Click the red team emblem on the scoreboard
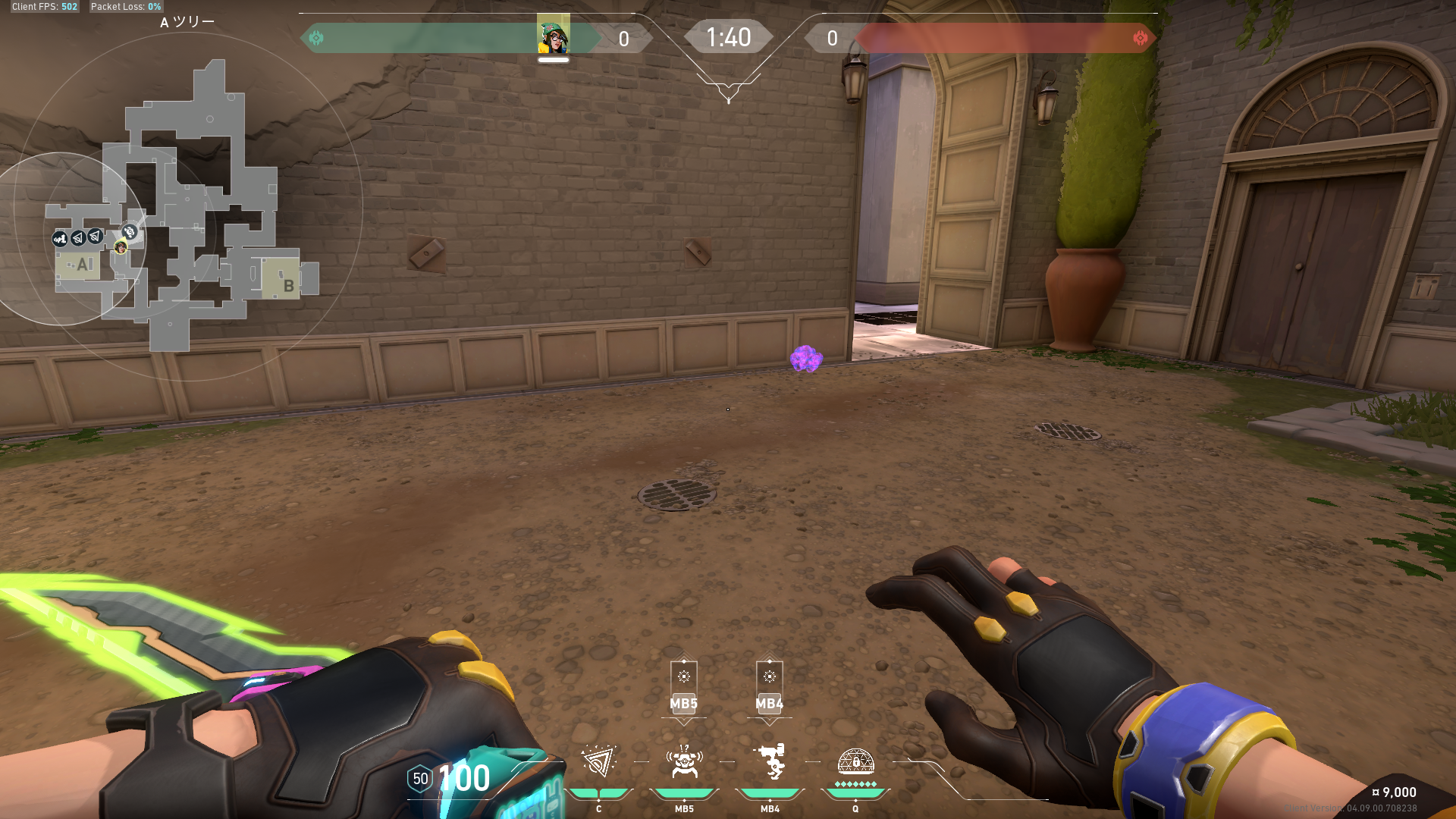Viewport: 1456px width, 819px height. pyautogui.click(x=1140, y=38)
